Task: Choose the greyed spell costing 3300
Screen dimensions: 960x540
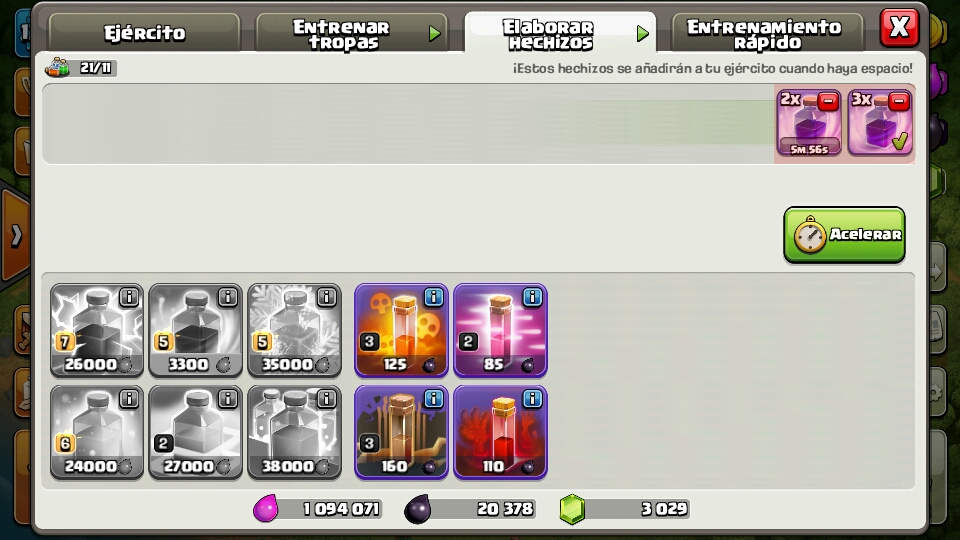Action: (195, 330)
